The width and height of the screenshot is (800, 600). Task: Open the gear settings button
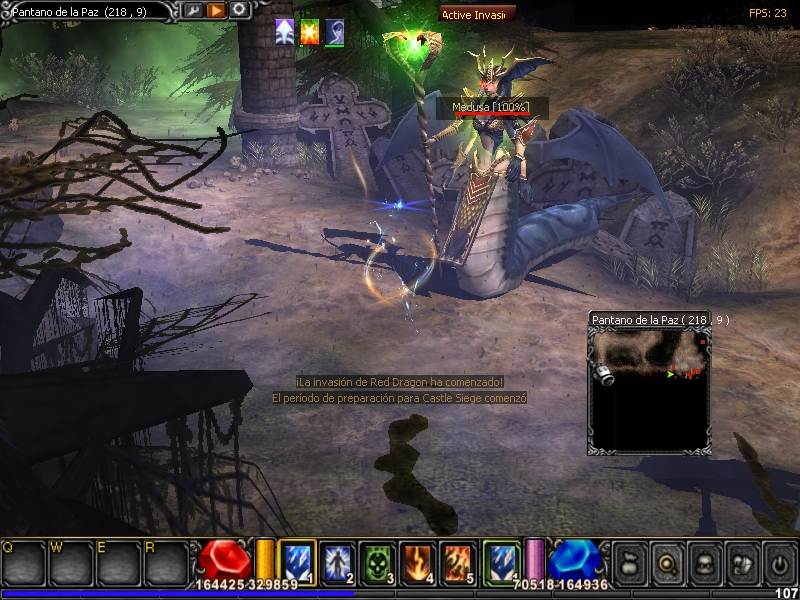click(240, 10)
